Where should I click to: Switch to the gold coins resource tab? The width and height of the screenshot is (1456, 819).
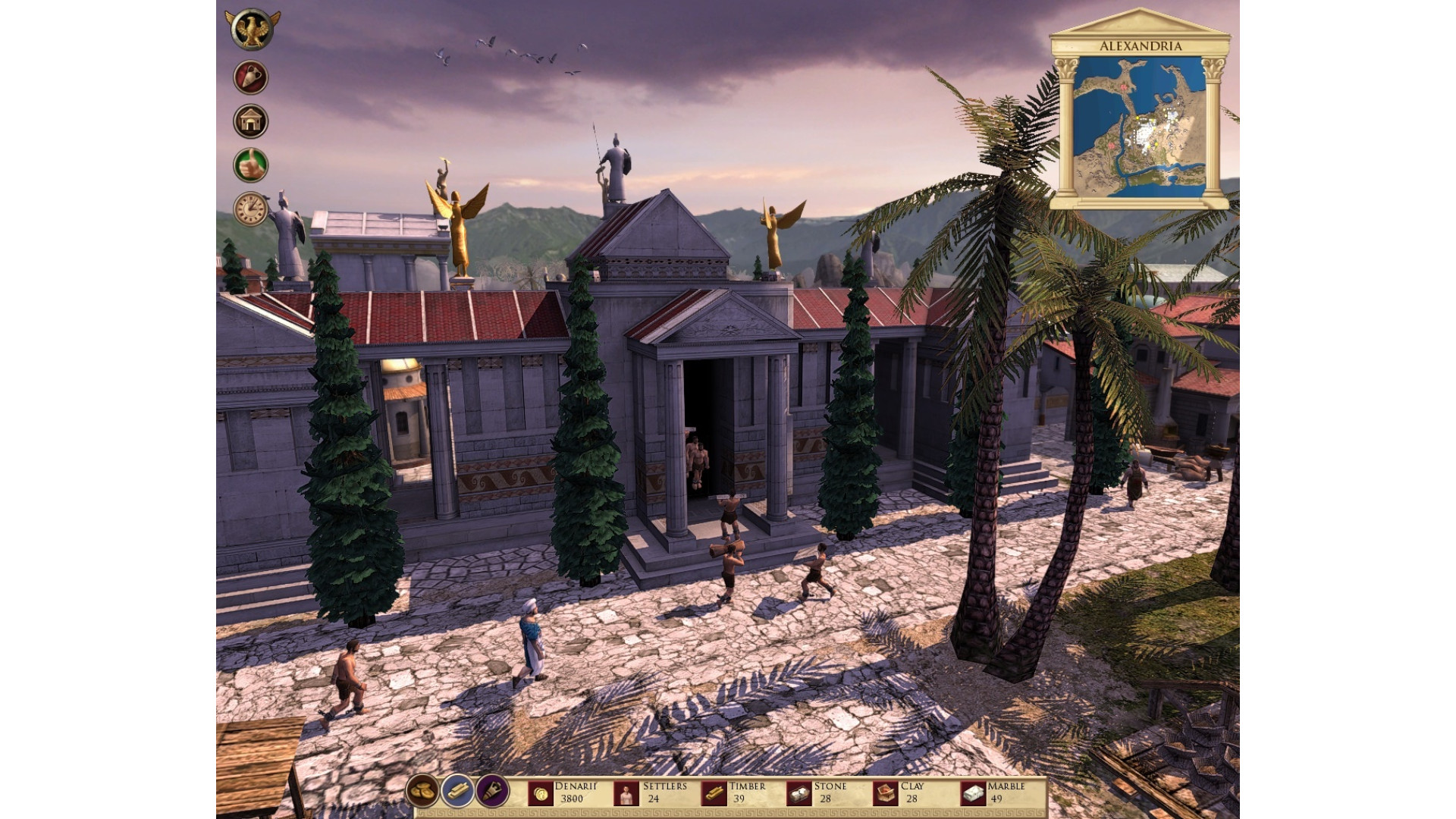tap(422, 792)
